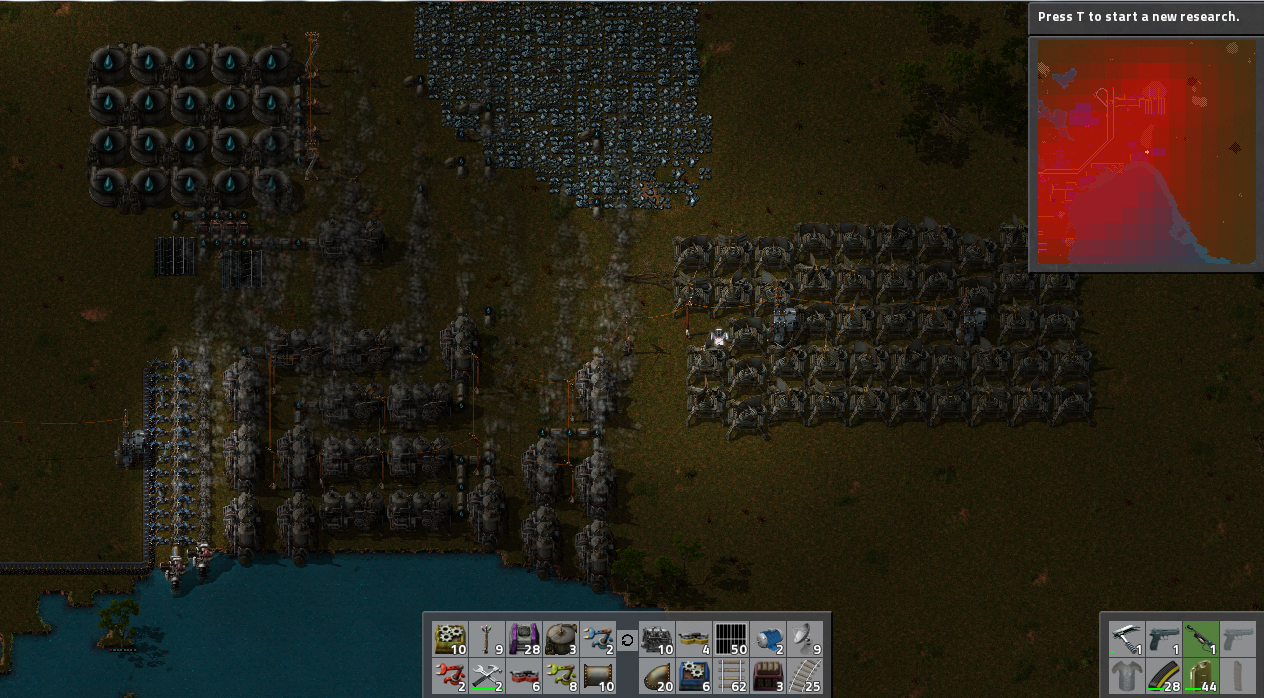Choose the radar dish hotbar slot
Screen dimensions: 1264x698
(807, 638)
